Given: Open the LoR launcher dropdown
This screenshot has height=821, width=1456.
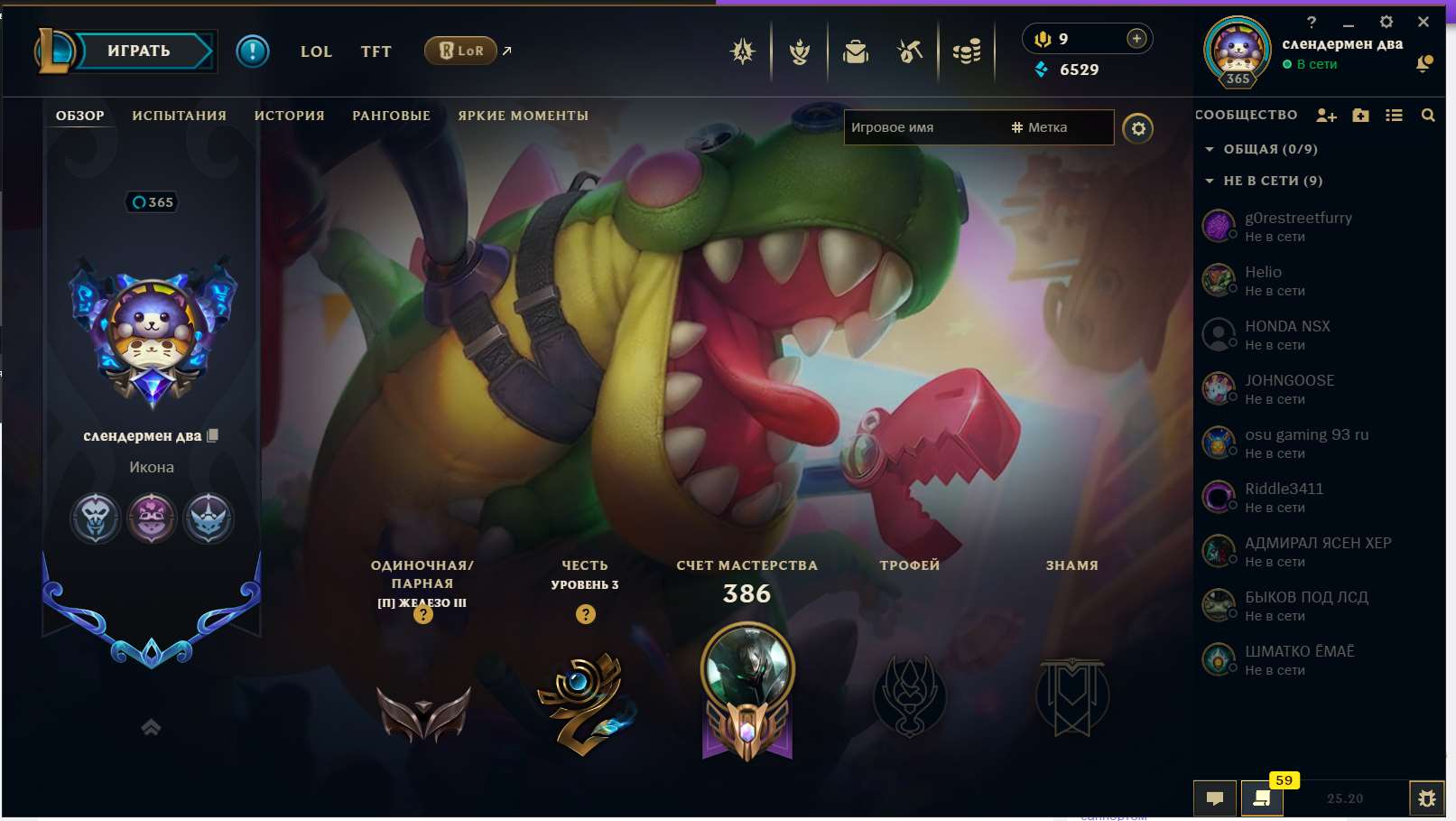Looking at the screenshot, I should pos(463,51).
